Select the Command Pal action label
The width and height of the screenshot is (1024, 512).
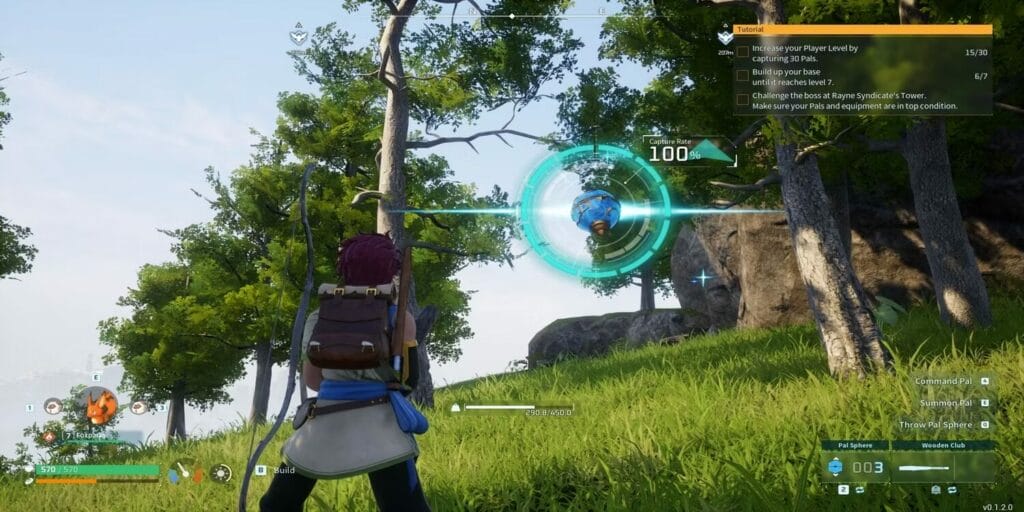coord(943,381)
